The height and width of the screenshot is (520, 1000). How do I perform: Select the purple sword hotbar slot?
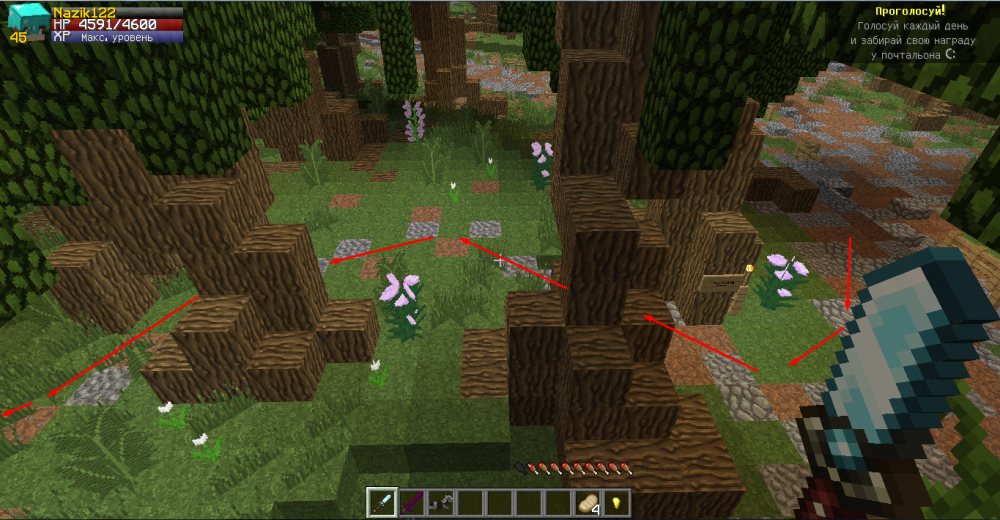411,502
